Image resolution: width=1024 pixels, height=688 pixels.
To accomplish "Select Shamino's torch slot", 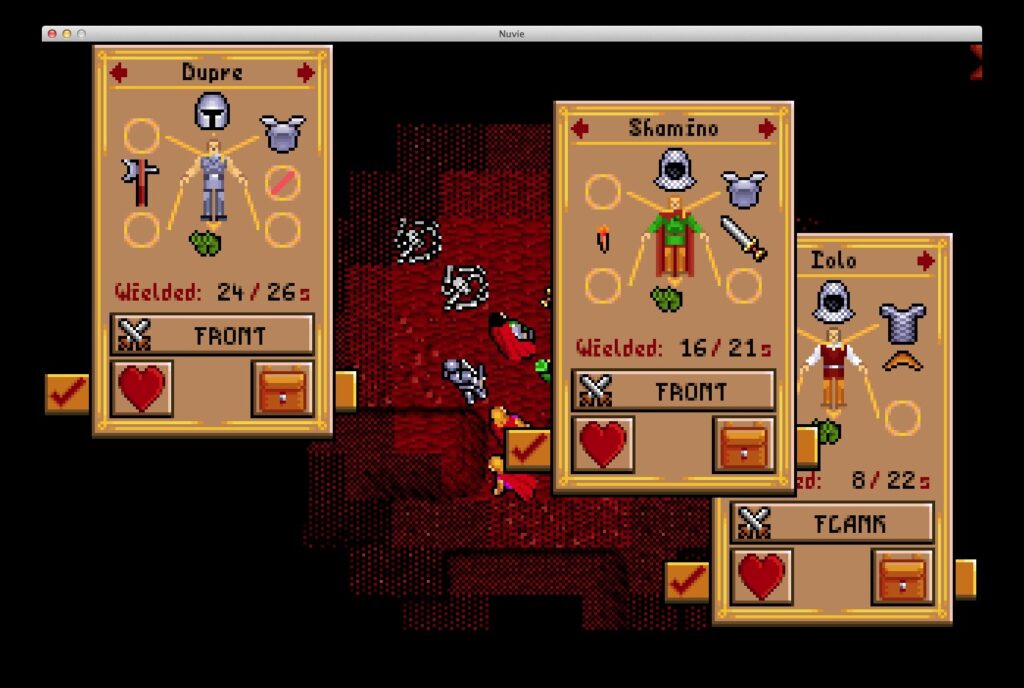I will (x=603, y=238).
